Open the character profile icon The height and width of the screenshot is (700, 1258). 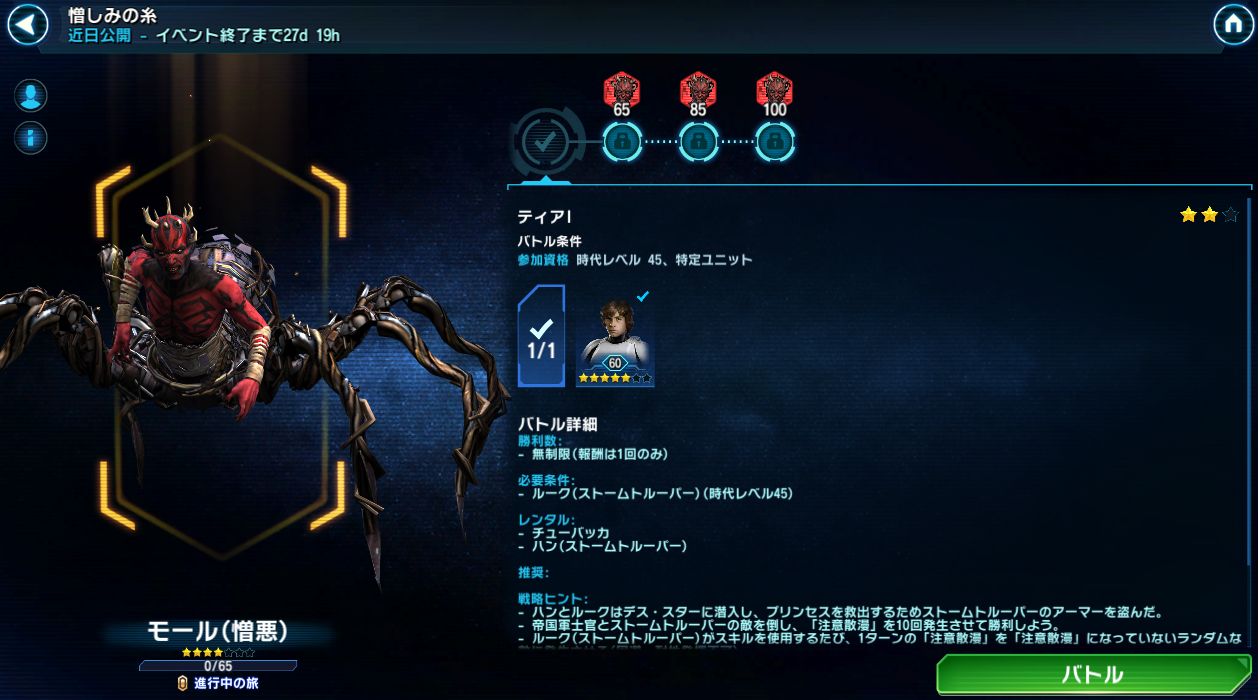pos(31,96)
